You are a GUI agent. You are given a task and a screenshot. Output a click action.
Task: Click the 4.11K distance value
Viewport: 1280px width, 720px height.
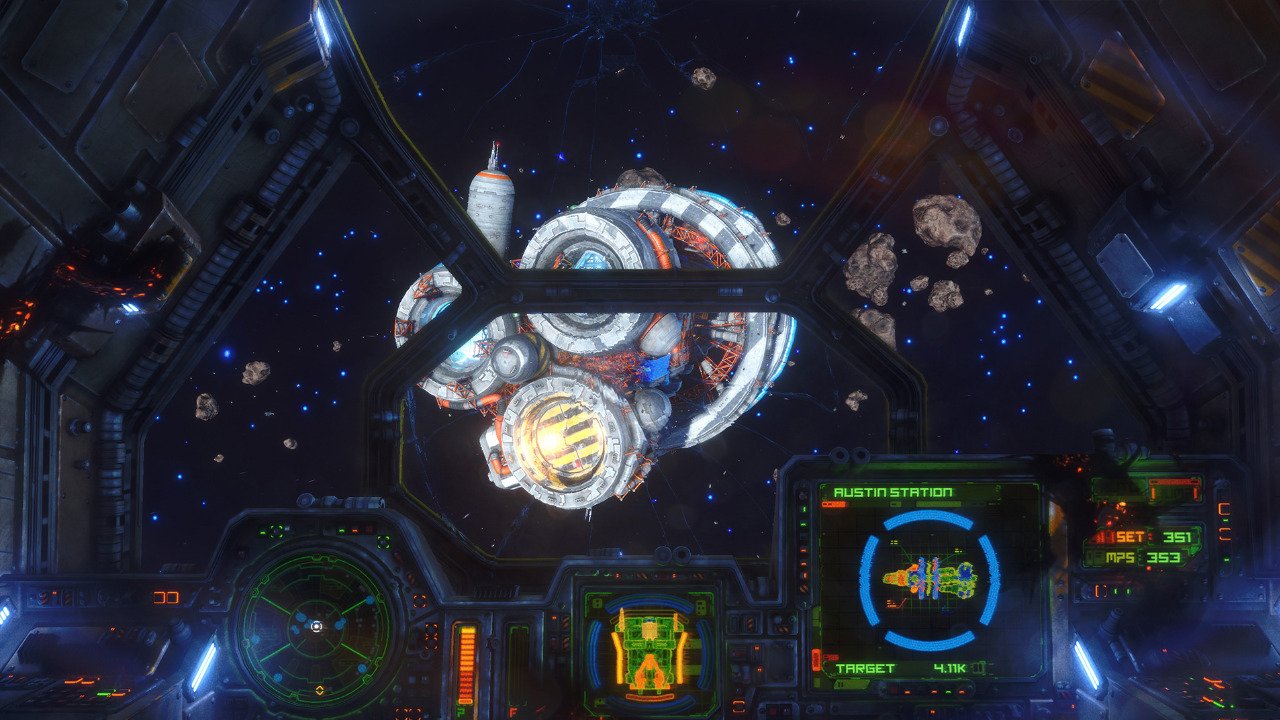click(x=950, y=668)
